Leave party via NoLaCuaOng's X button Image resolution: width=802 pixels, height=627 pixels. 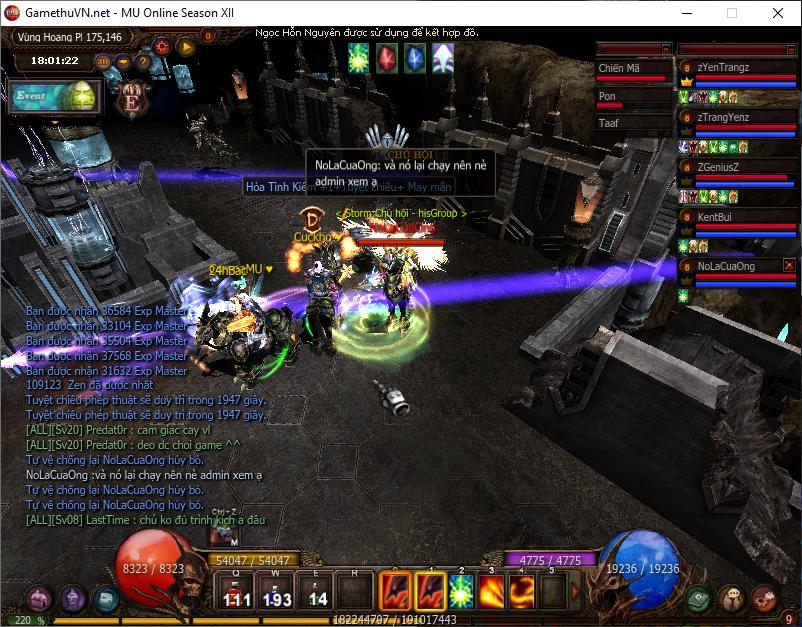click(789, 265)
